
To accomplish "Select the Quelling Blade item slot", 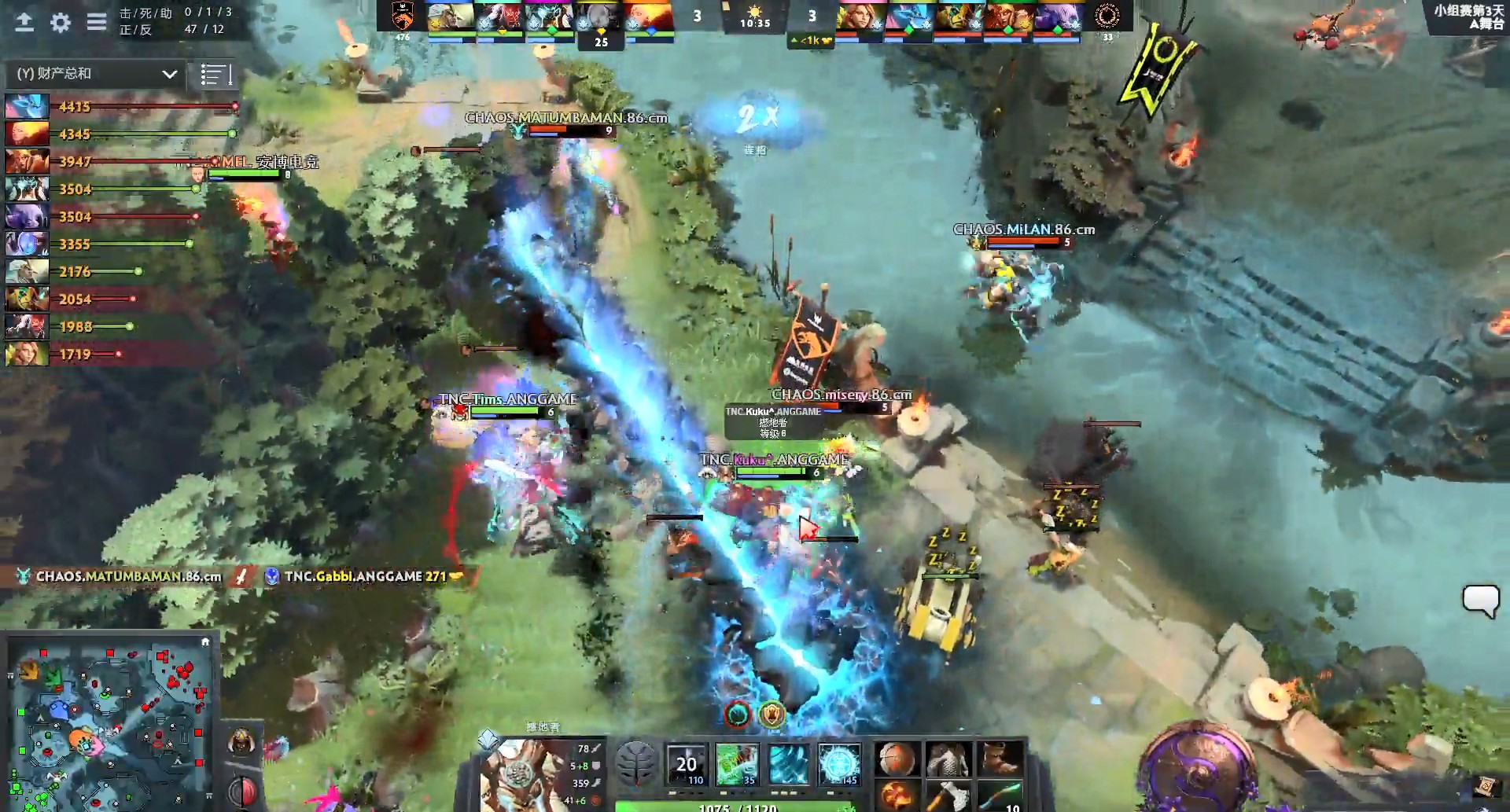I will click(948, 796).
